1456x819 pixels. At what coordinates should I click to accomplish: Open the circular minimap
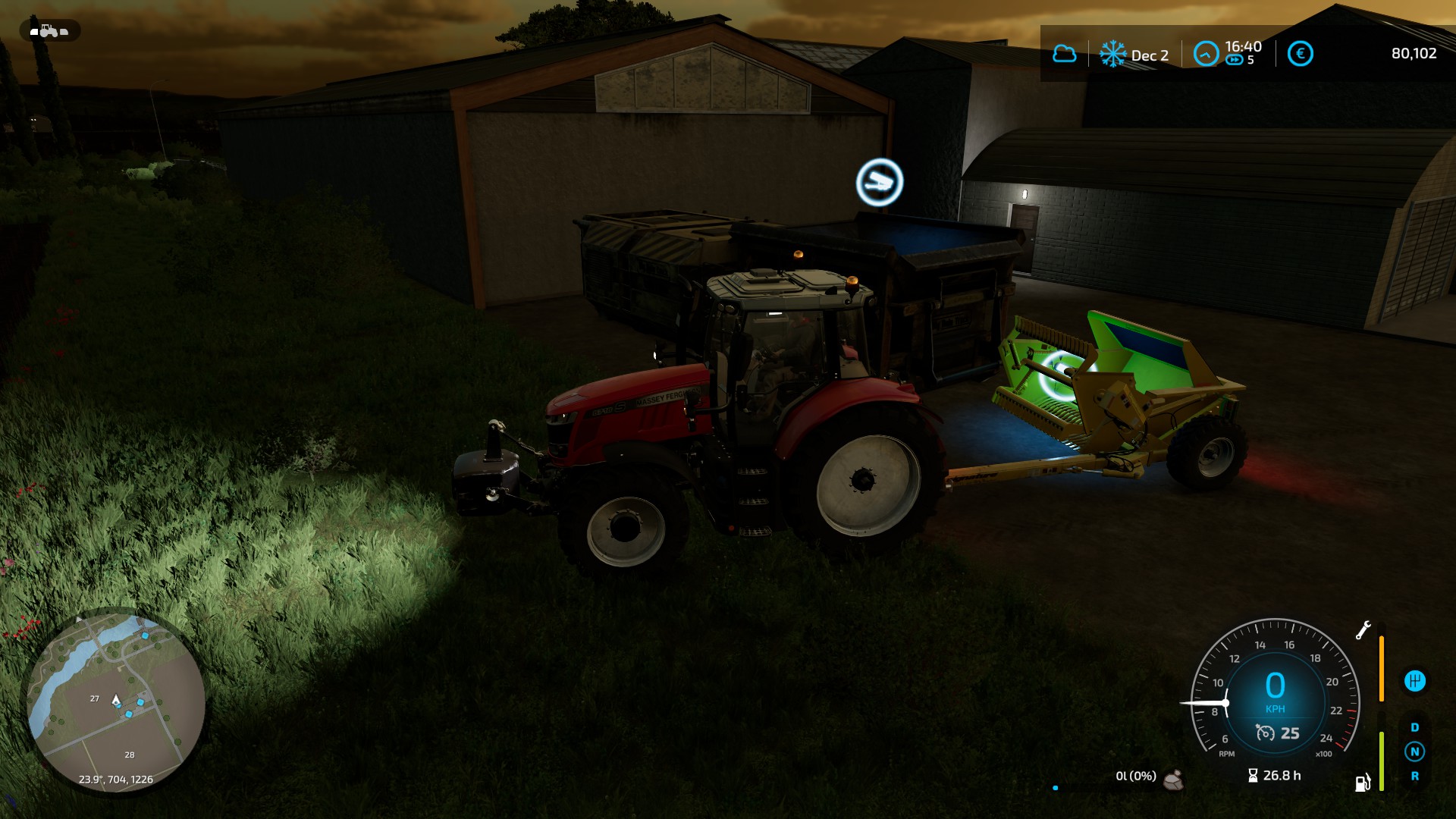click(116, 701)
